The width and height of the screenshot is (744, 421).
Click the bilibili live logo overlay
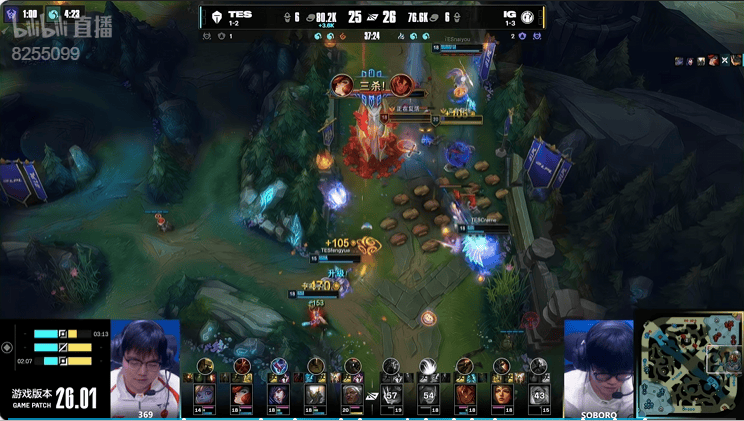pos(62,28)
